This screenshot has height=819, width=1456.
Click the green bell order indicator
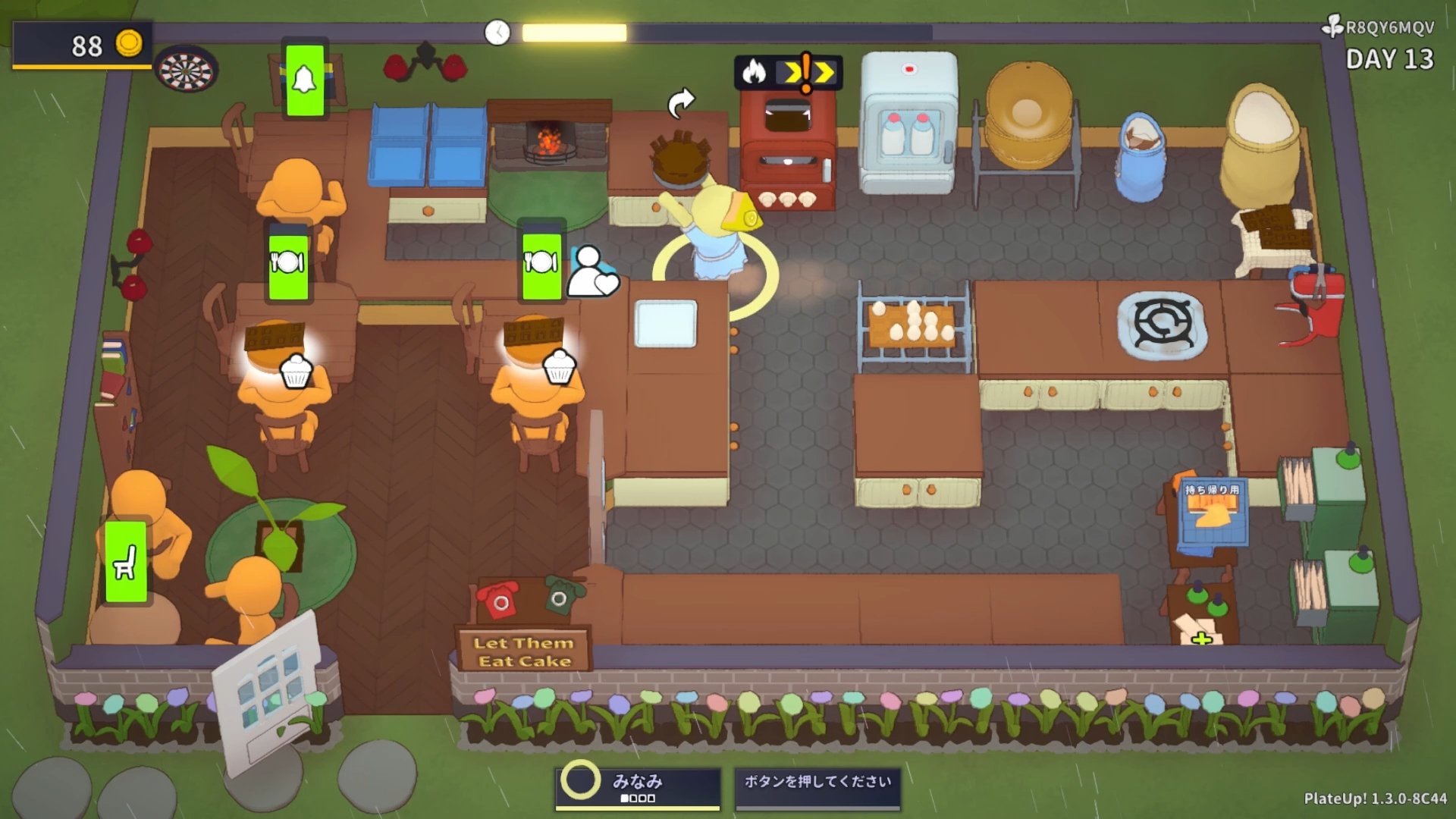click(x=305, y=80)
